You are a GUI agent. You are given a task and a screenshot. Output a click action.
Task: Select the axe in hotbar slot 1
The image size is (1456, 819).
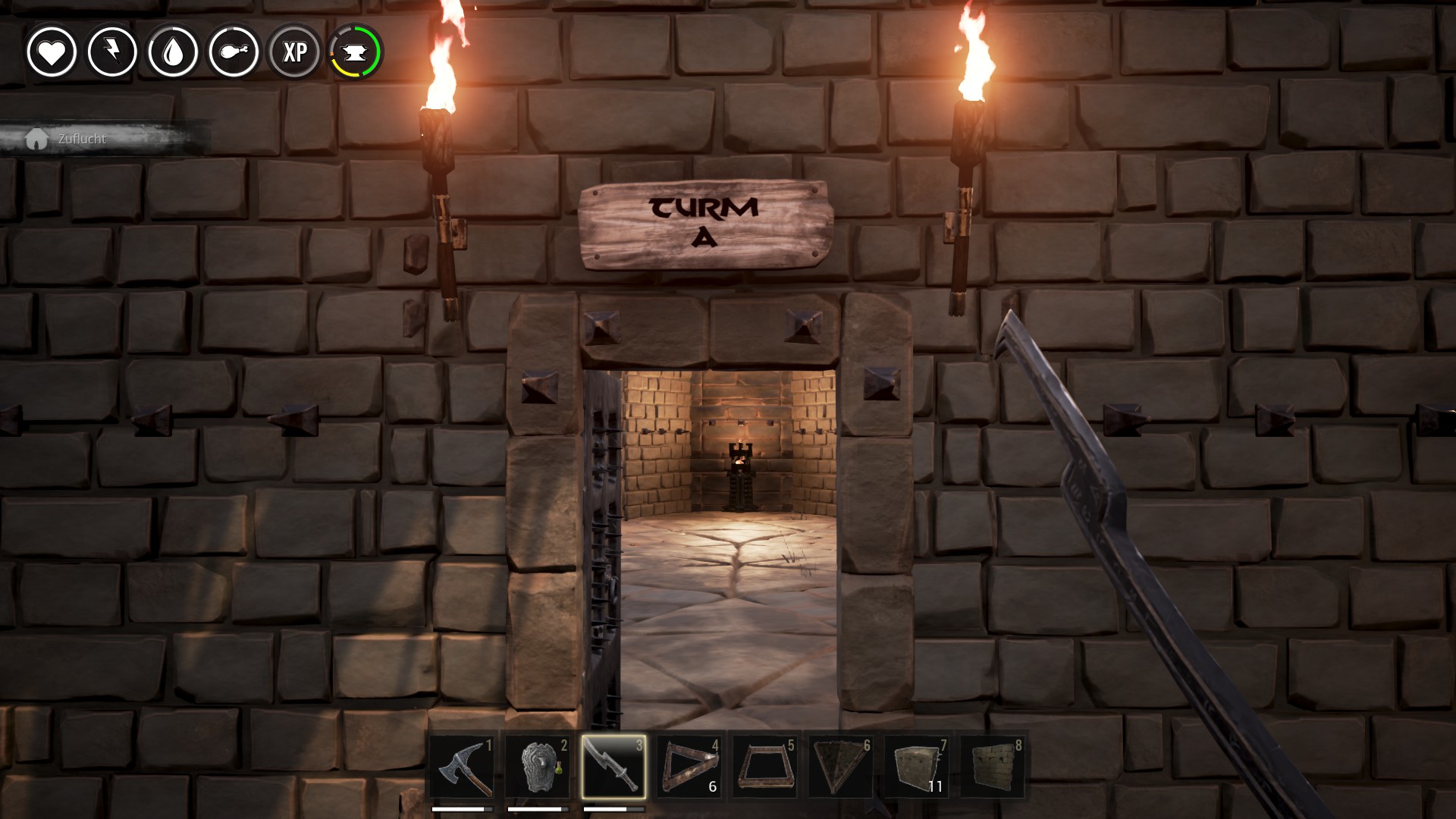click(462, 767)
